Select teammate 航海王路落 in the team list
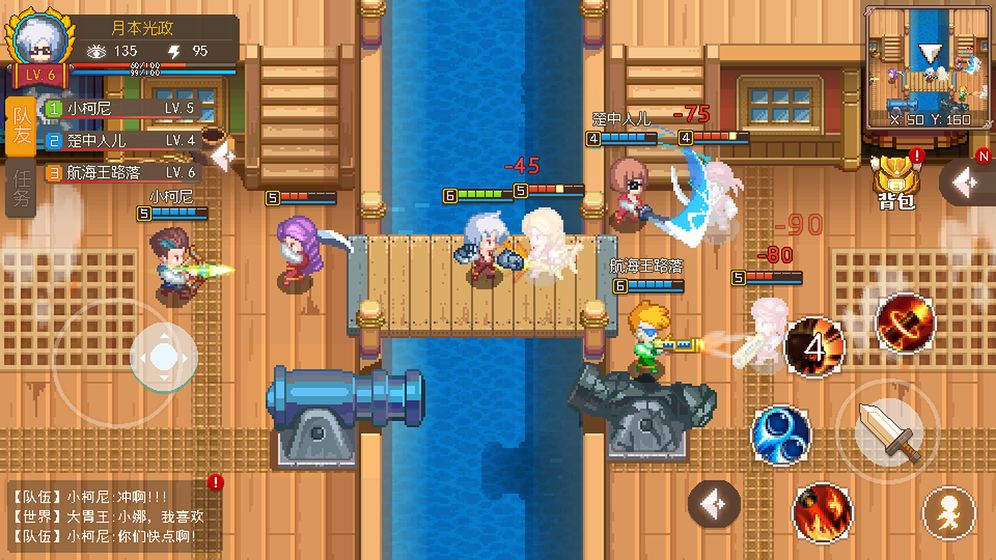996x560 pixels. (x=120, y=172)
